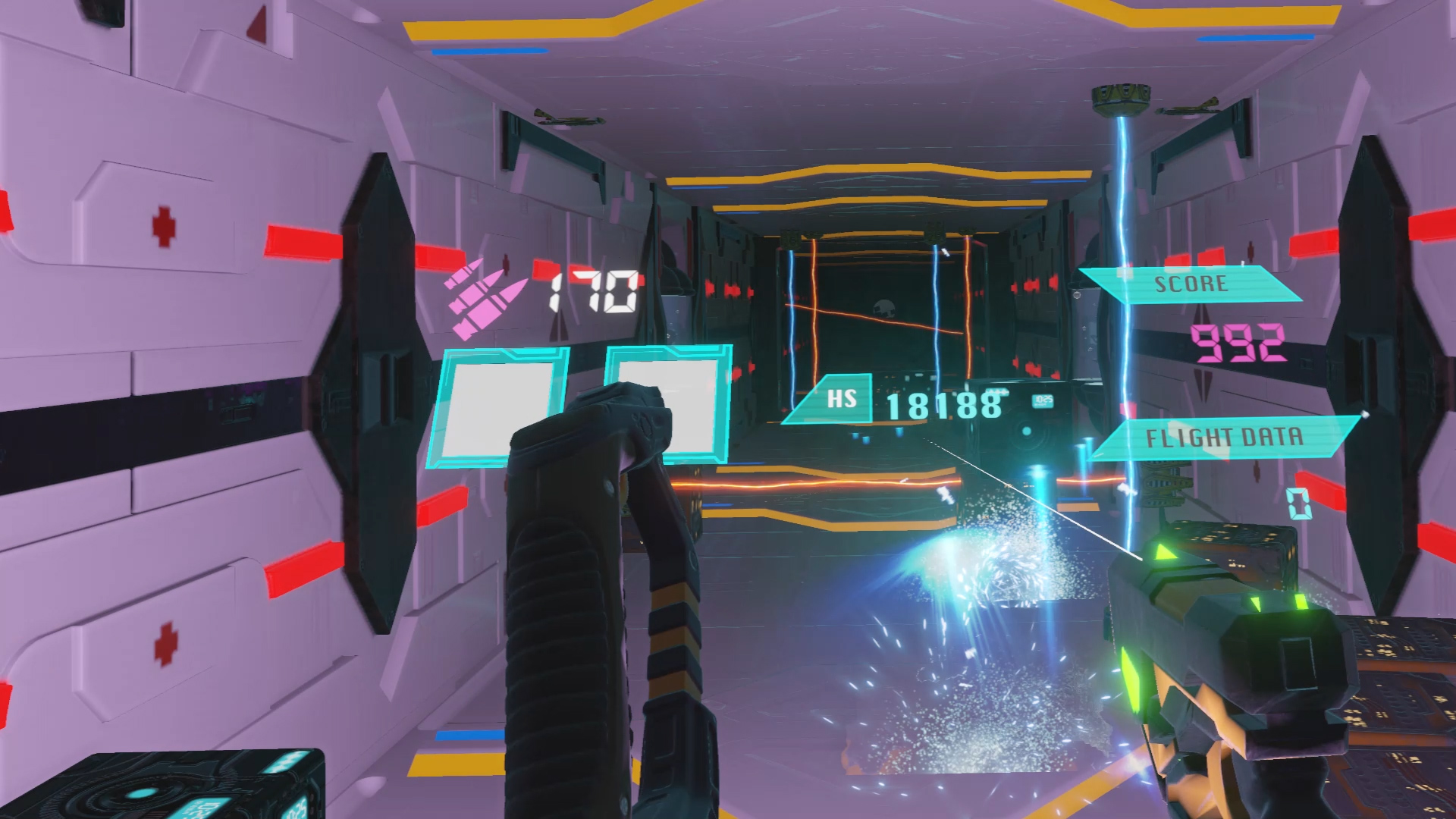Expand the SCORE panel header

click(x=1191, y=283)
